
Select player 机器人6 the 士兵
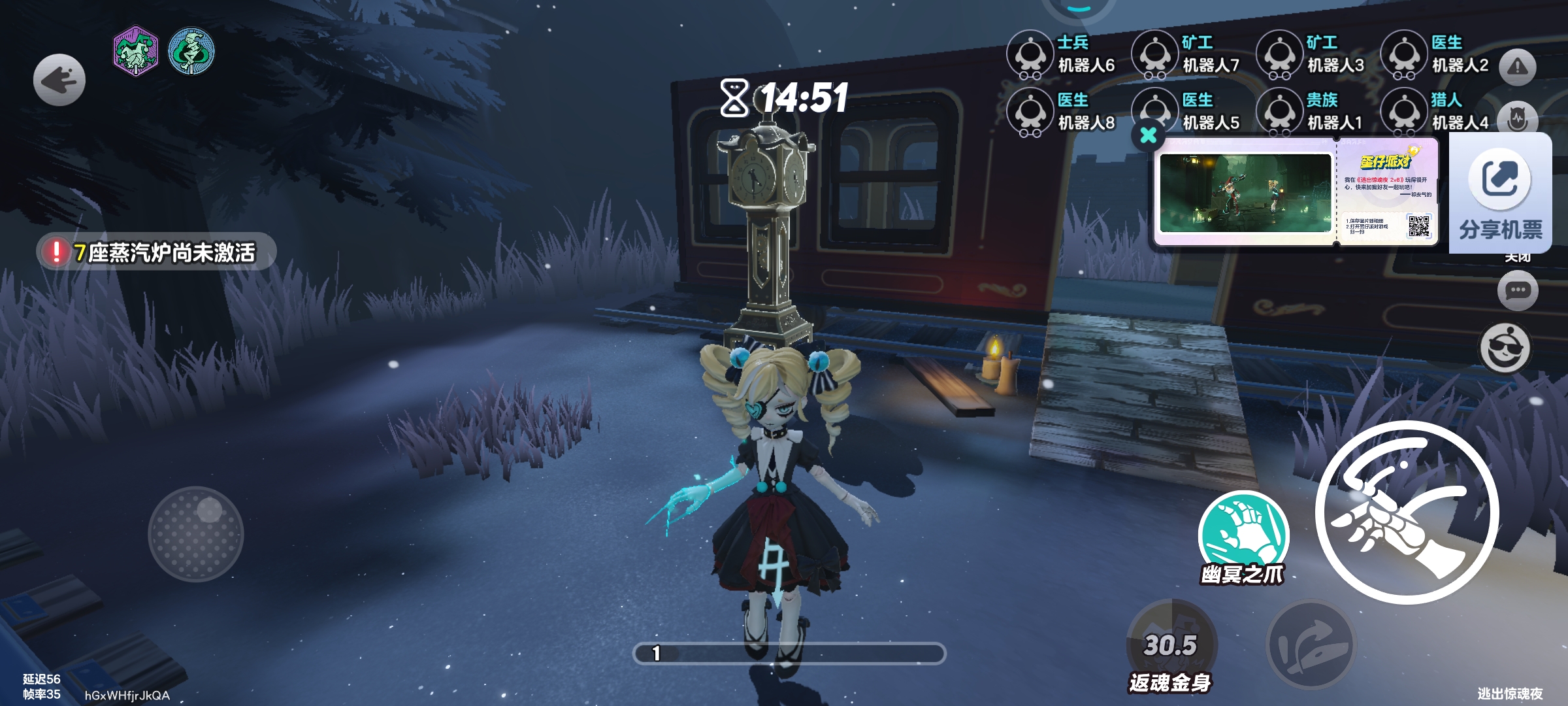click(x=1062, y=54)
